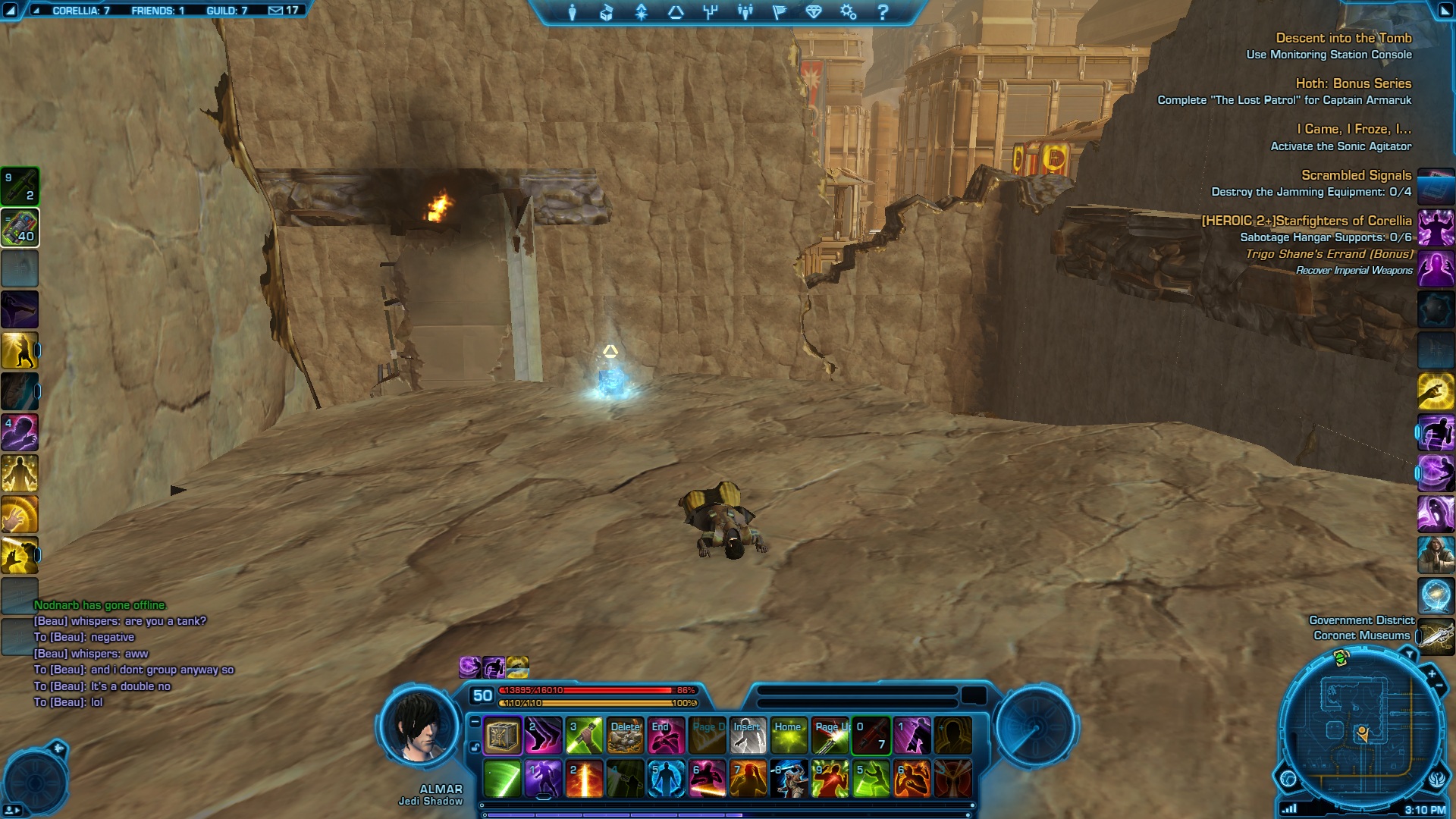Open the Guild: 7 roster
Image resolution: width=1456 pixels, height=819 pixels.
(x=227, y=11)
